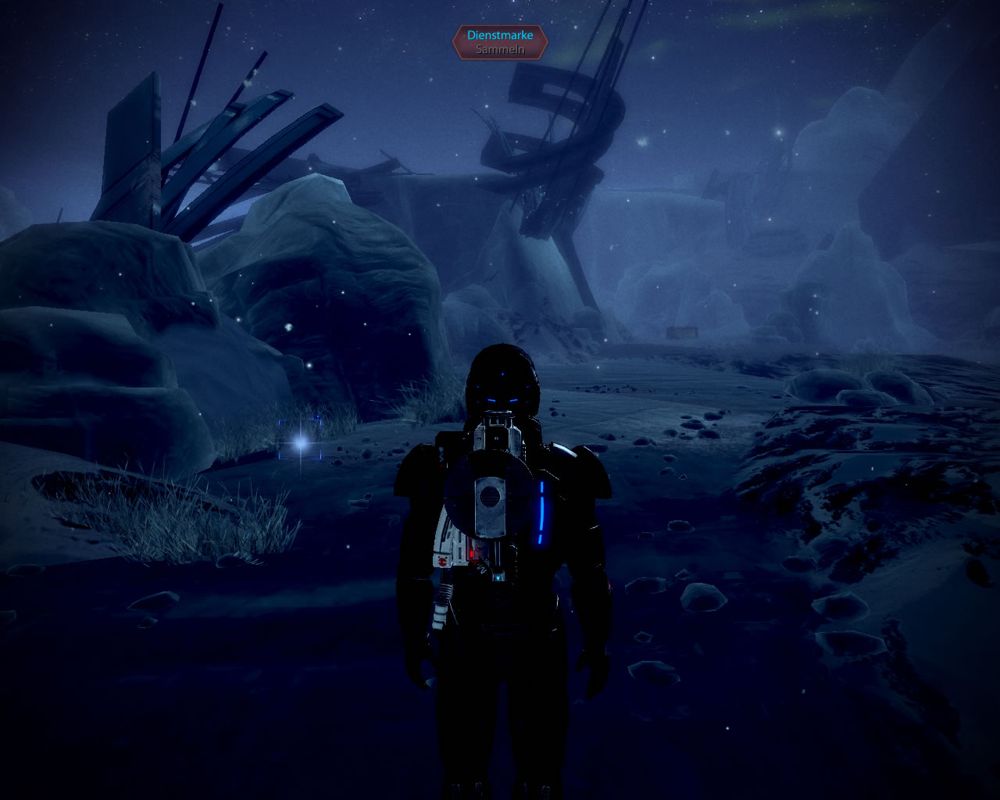Select the glowing blue bracketed pickup marker
This screenshot has height=800, width=1000.
300,441
